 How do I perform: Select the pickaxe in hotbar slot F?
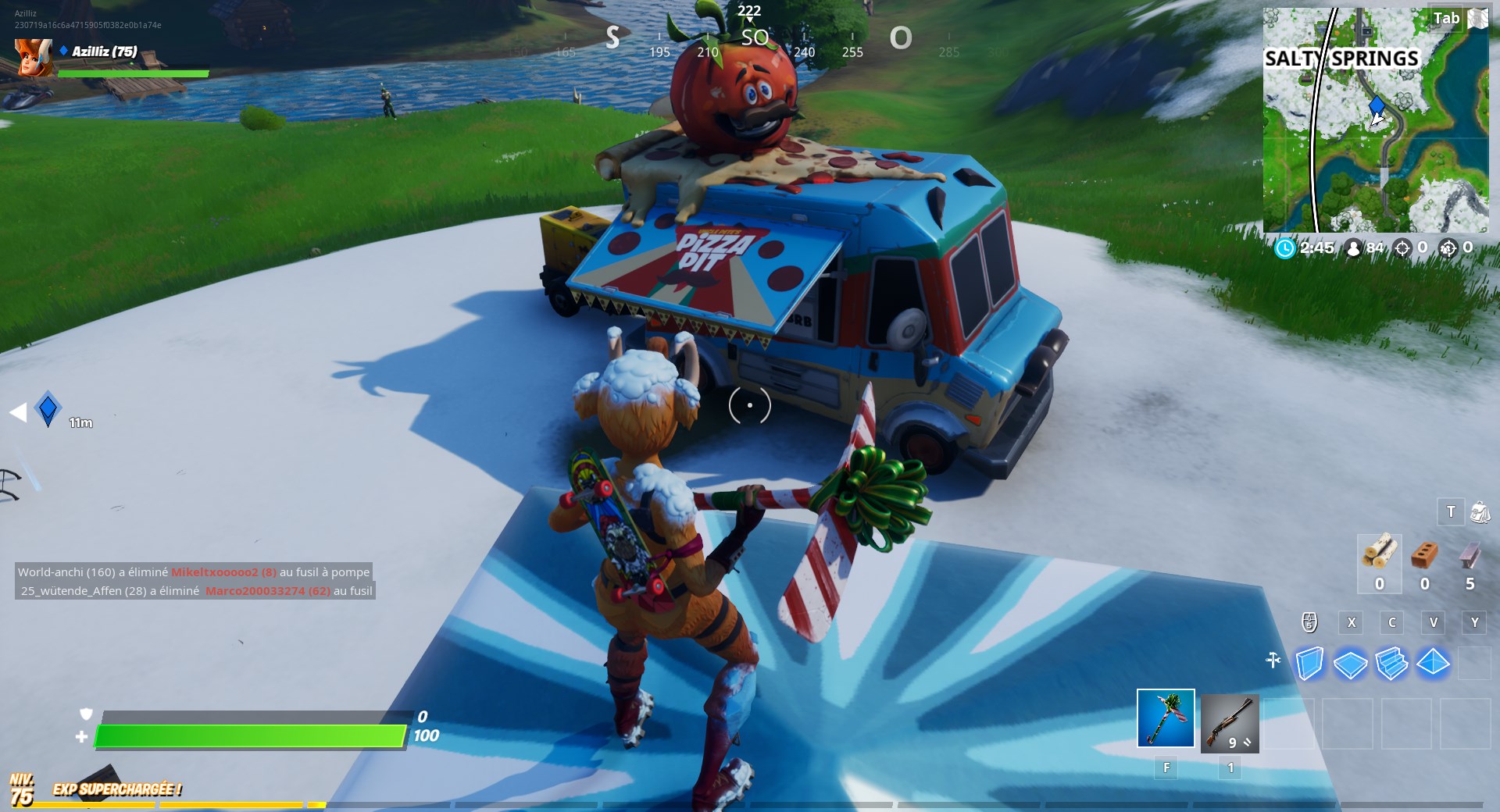[x=1166, y=722]
